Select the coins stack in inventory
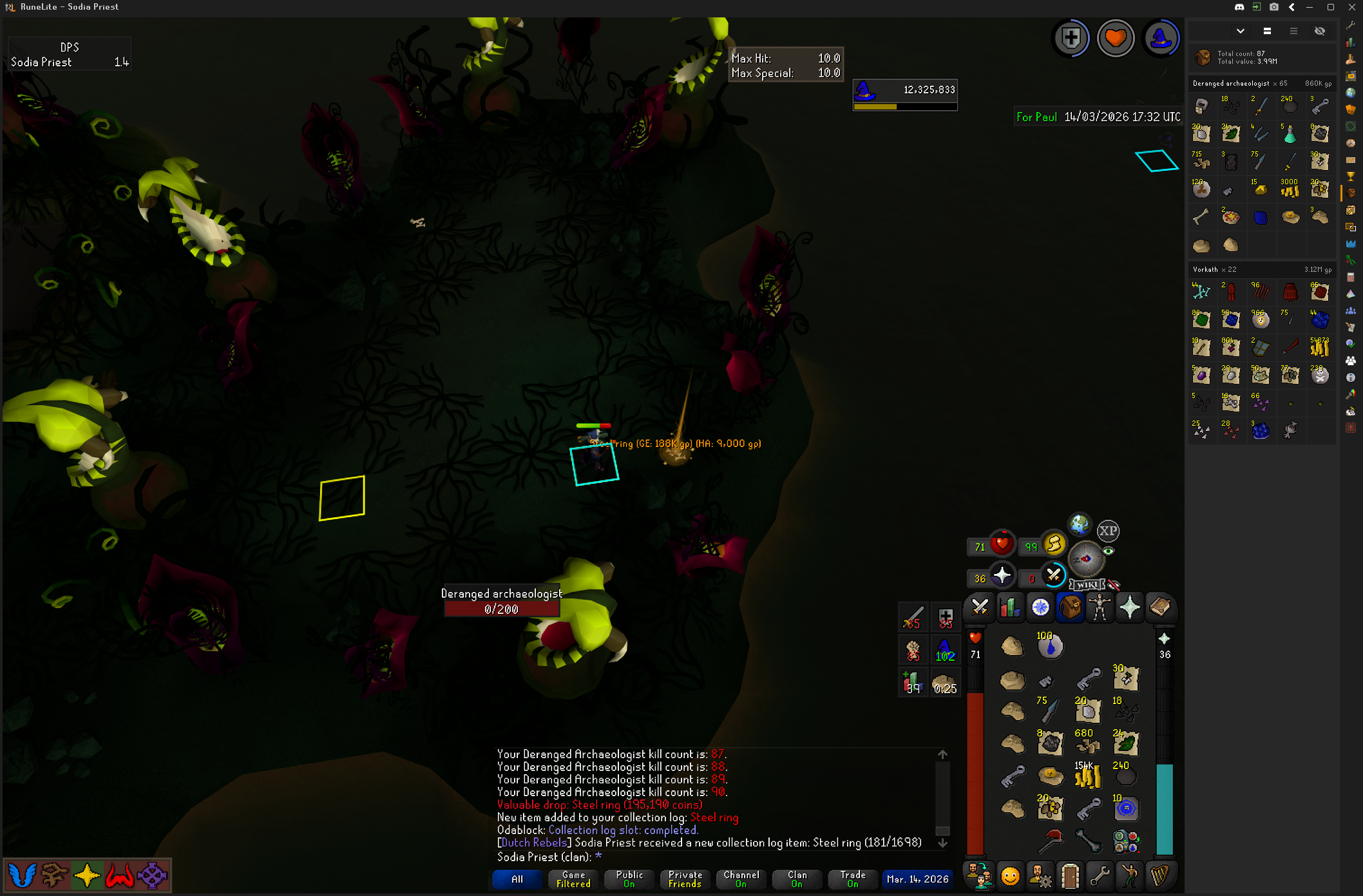 [x=1087, y=776]
